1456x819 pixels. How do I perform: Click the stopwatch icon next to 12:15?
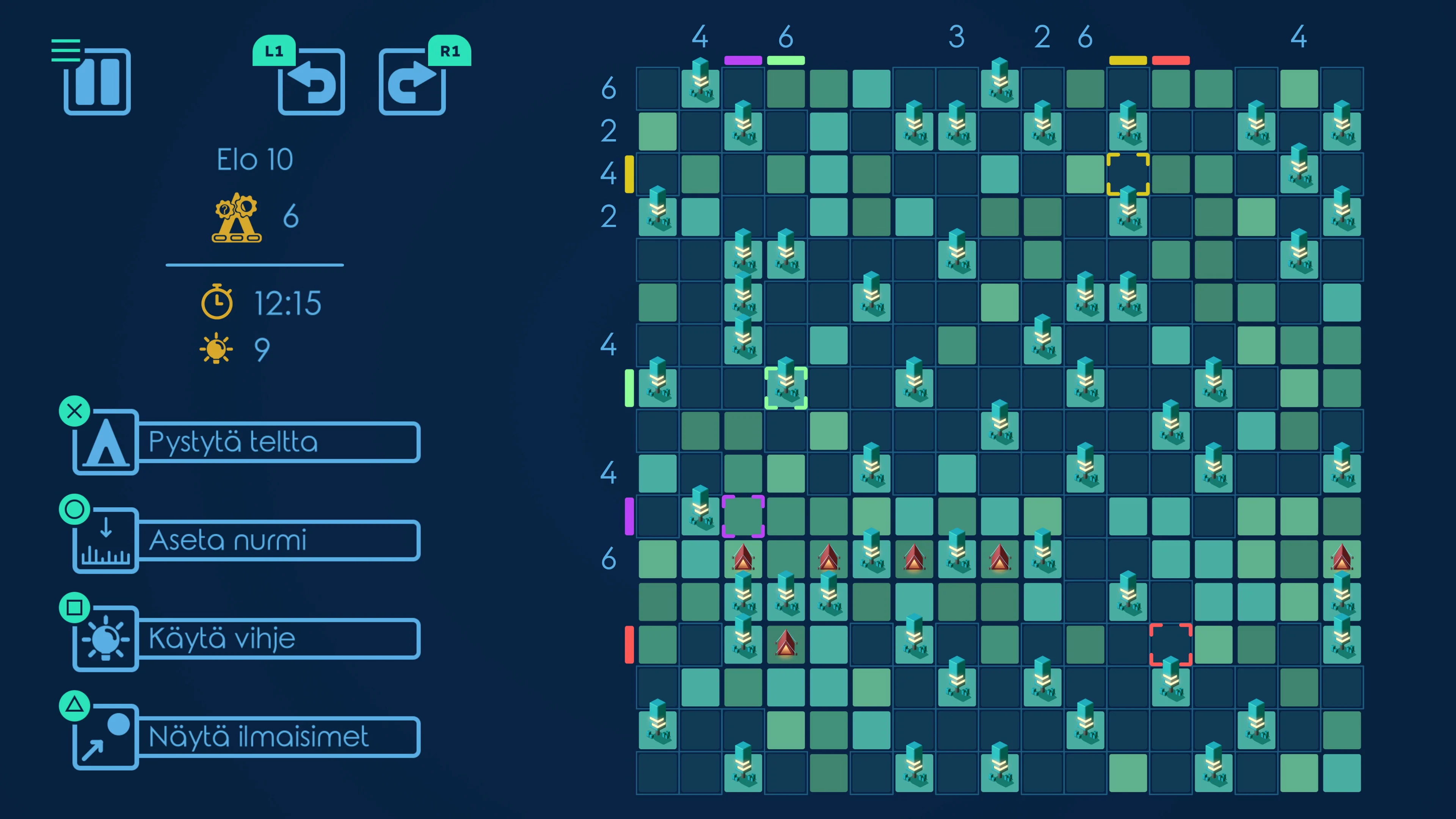pos(218,303)
